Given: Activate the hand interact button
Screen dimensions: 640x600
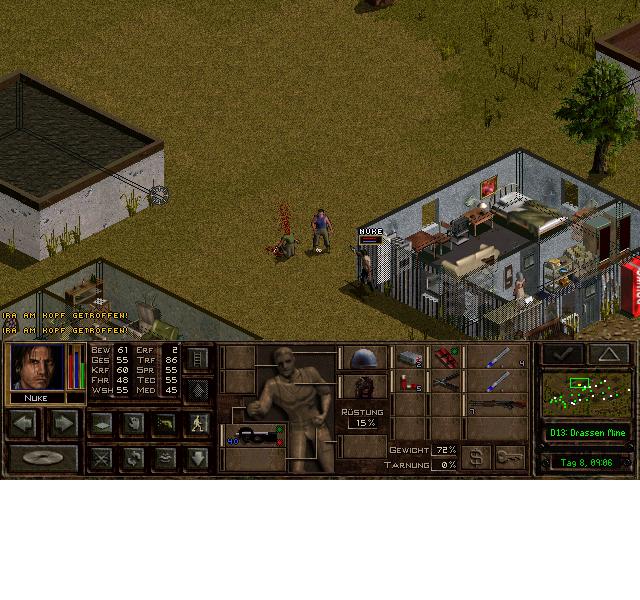Looking at the screenshot, I should (x=133, y=424).
